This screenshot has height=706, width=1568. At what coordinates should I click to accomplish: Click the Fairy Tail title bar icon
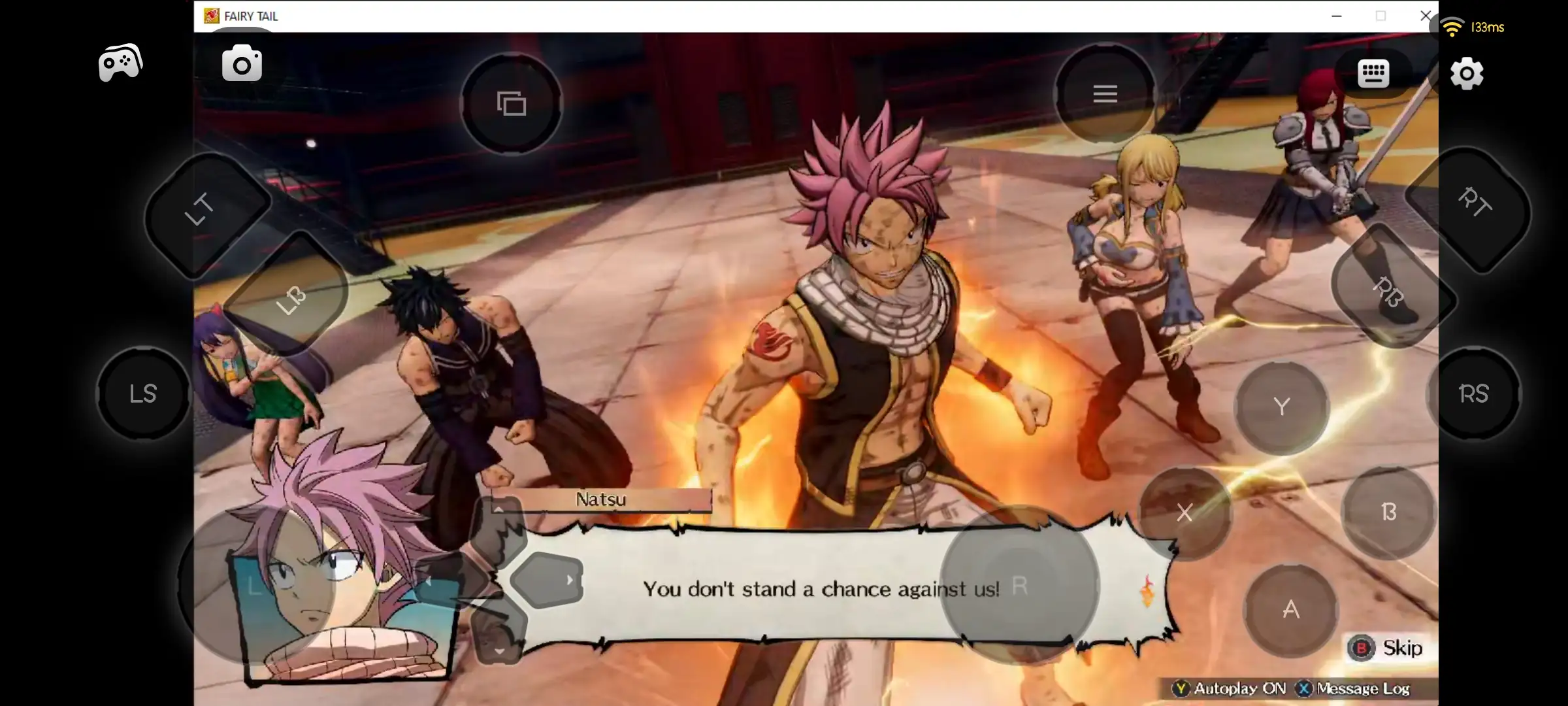212,16
